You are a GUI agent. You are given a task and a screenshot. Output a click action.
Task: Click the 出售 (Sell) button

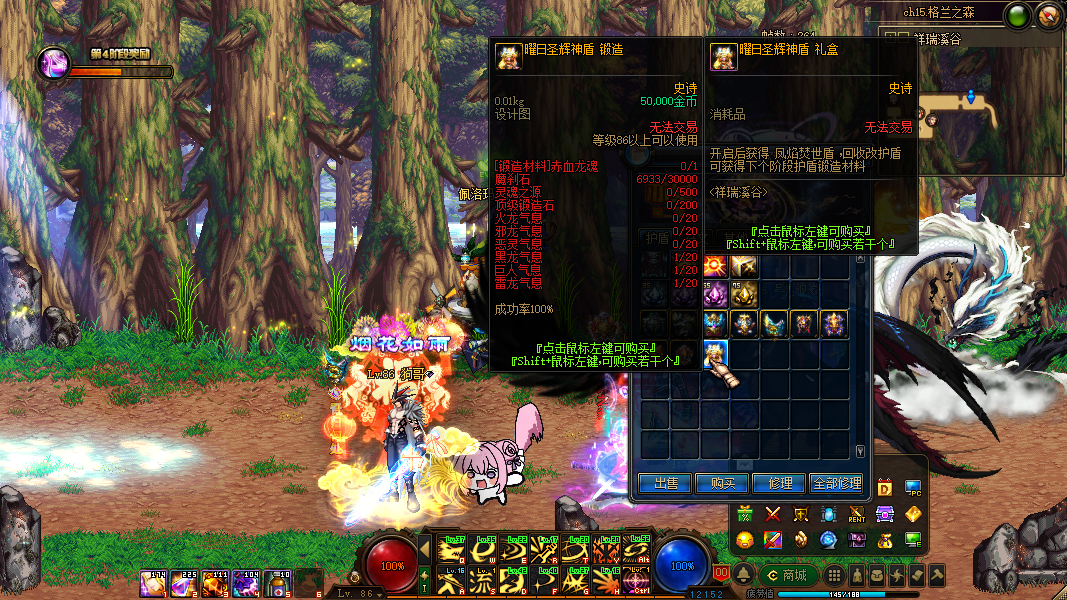pos(665,483)
